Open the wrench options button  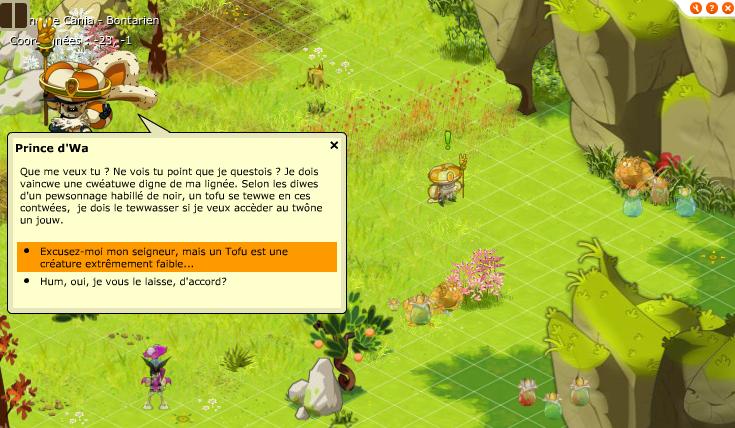pos(697,7)
